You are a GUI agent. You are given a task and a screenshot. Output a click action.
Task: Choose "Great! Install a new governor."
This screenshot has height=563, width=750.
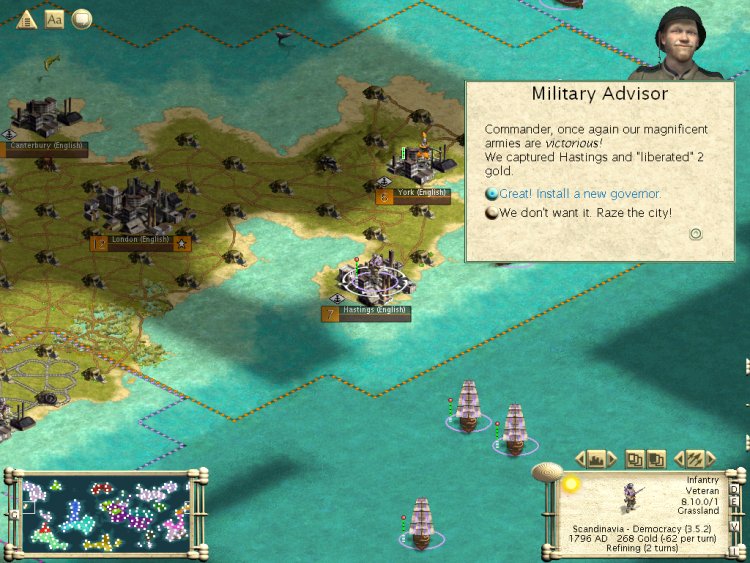(573, 193)
